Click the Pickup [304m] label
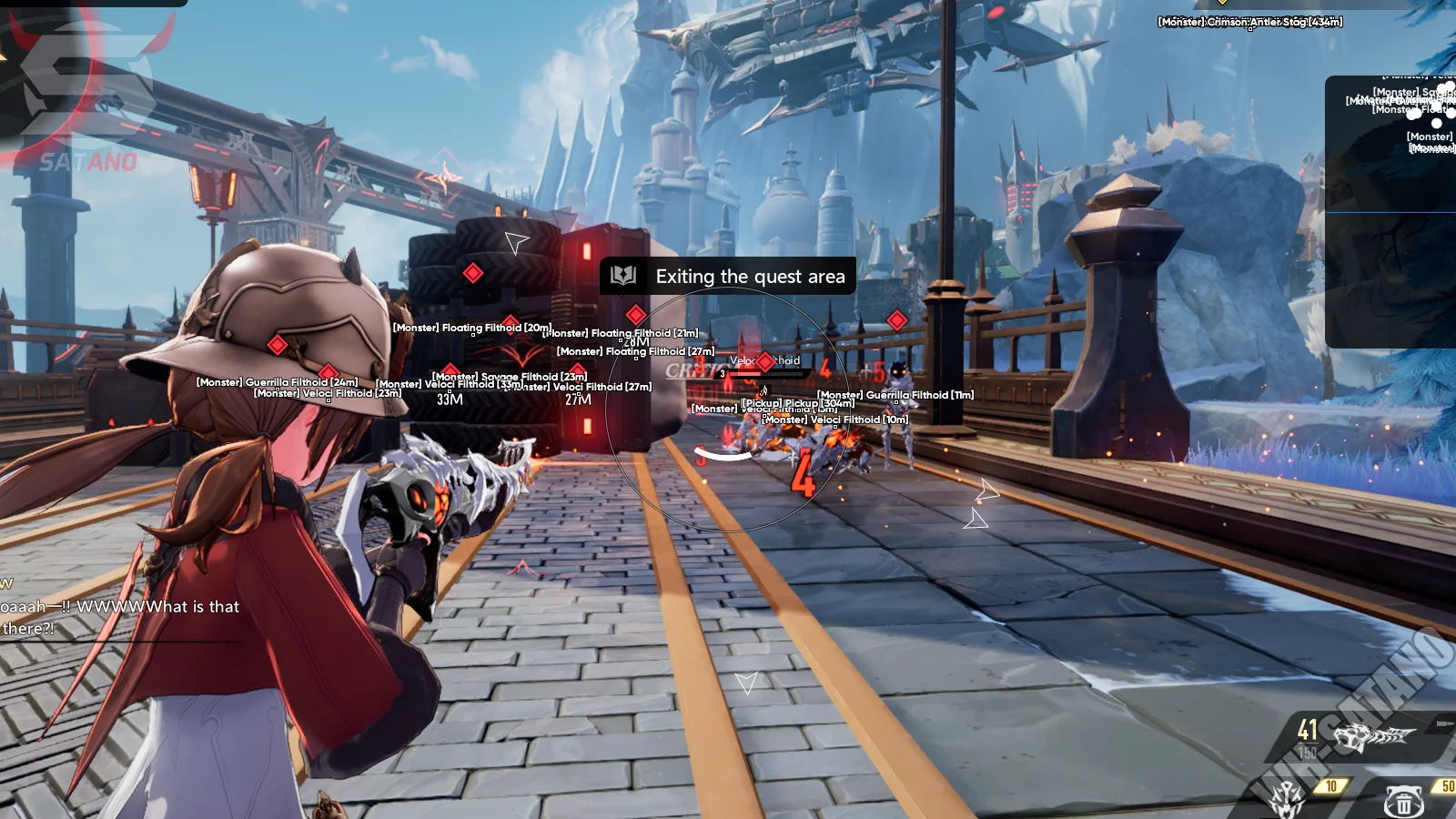1456x819 pixels. pyautogui.click(x=798, y=403)
